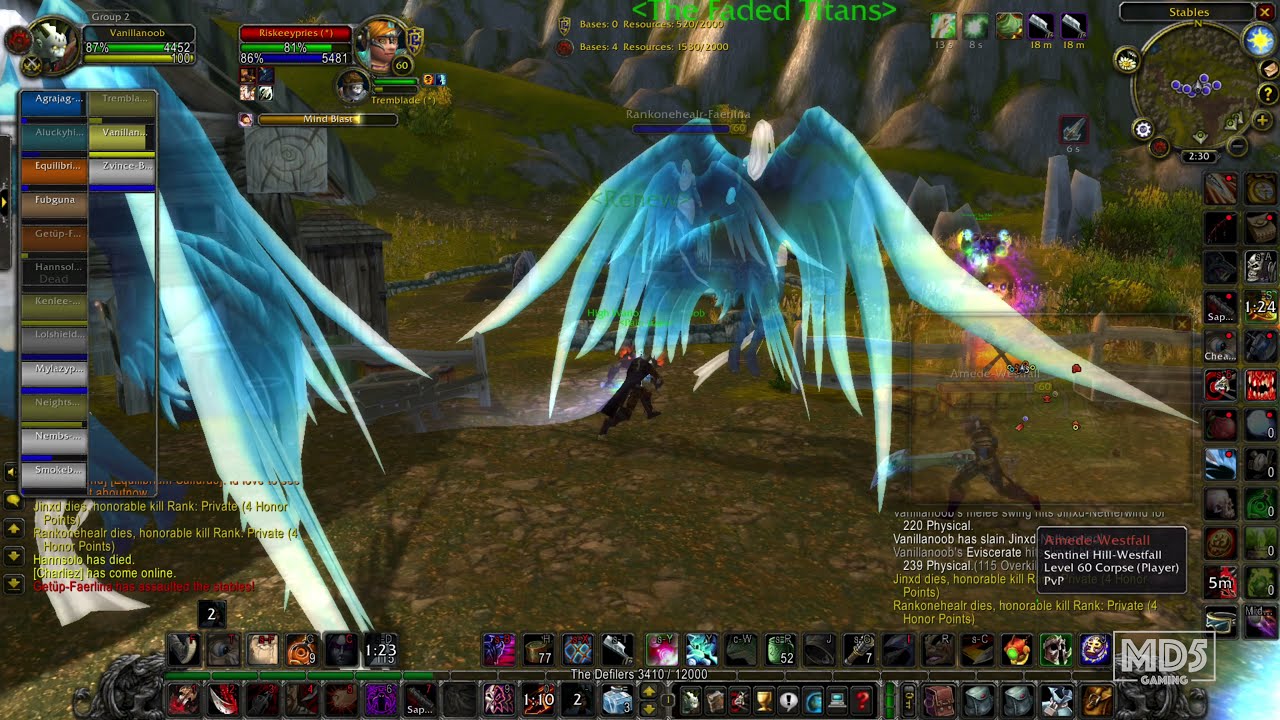Use the Sap ability on bottom bar

tap(420, 702)
